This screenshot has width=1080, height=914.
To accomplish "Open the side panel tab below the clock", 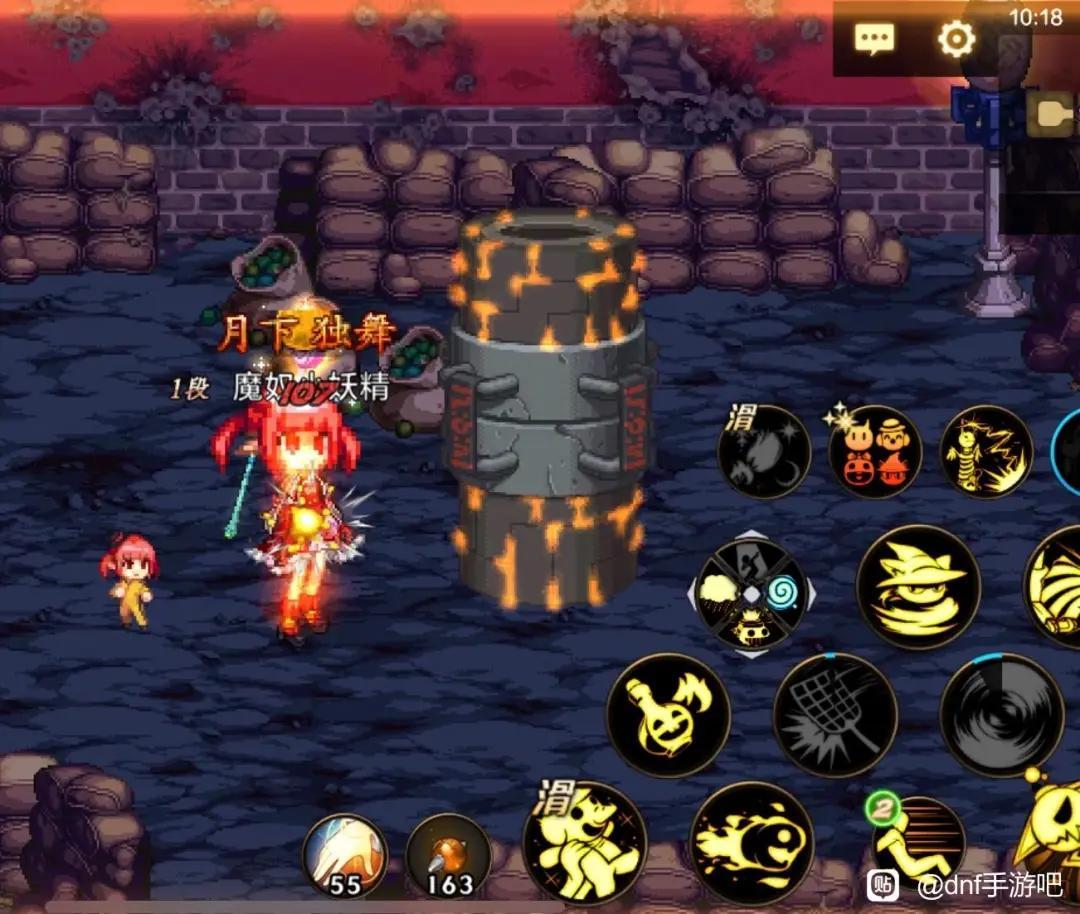I will (x=1052, y=115).
